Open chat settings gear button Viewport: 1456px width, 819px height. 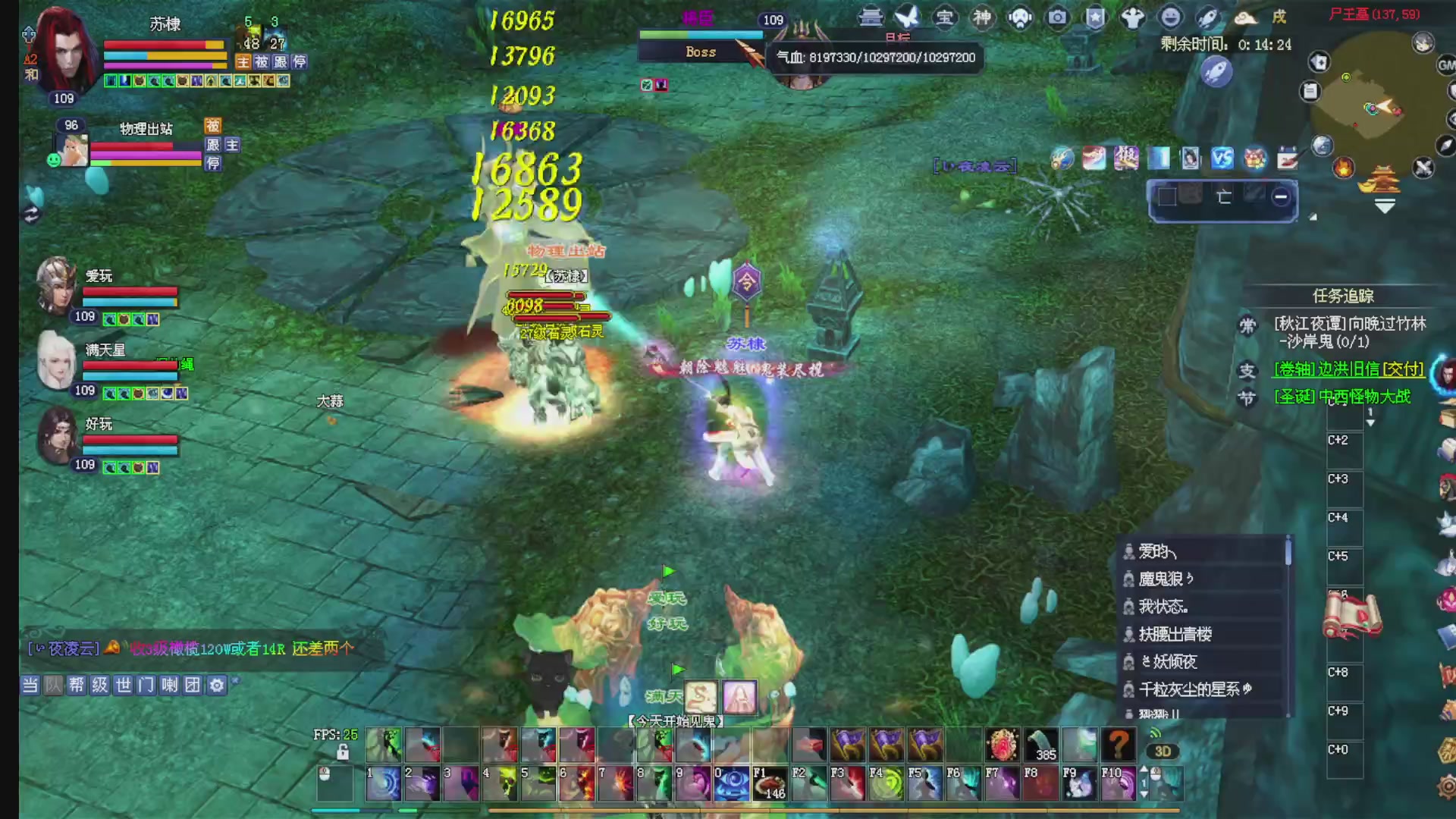coord(217,686)
